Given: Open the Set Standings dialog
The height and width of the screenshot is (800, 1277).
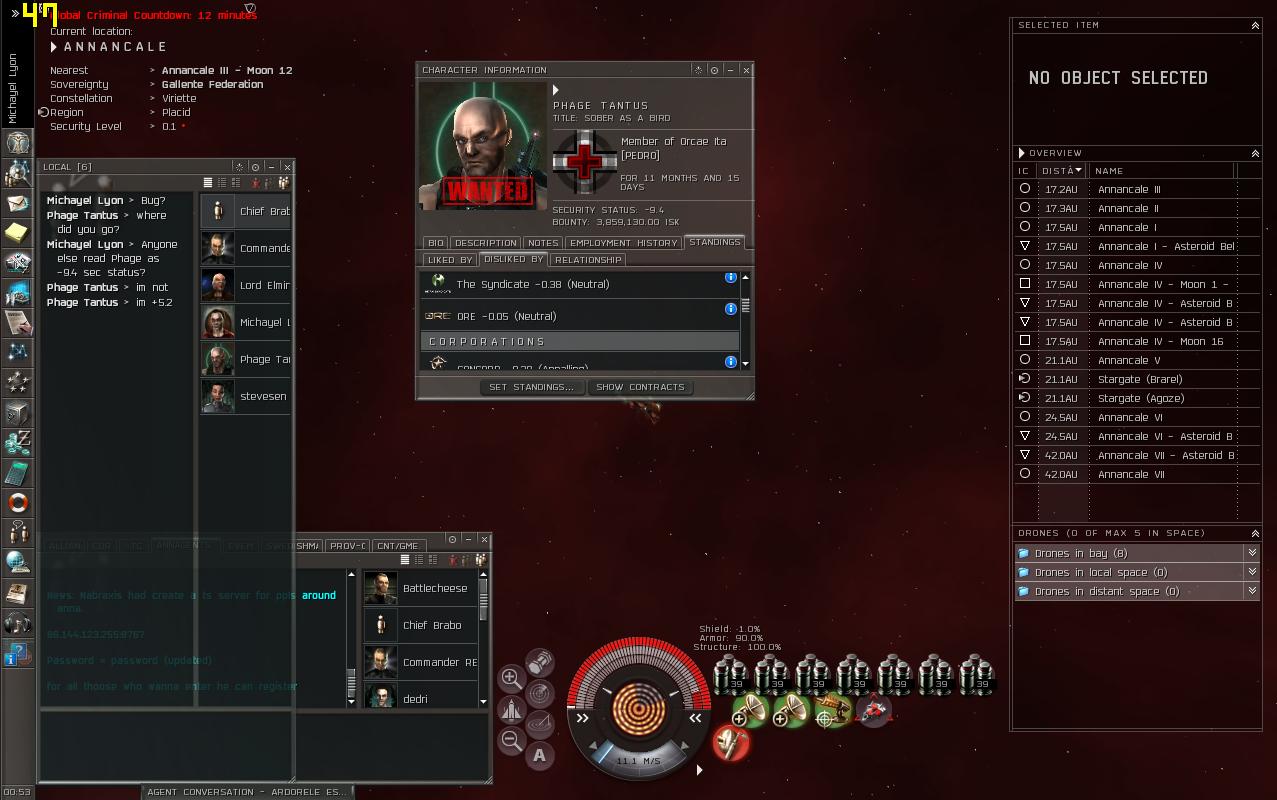Looking at the screenshot, I should click(x=531, y=387).
